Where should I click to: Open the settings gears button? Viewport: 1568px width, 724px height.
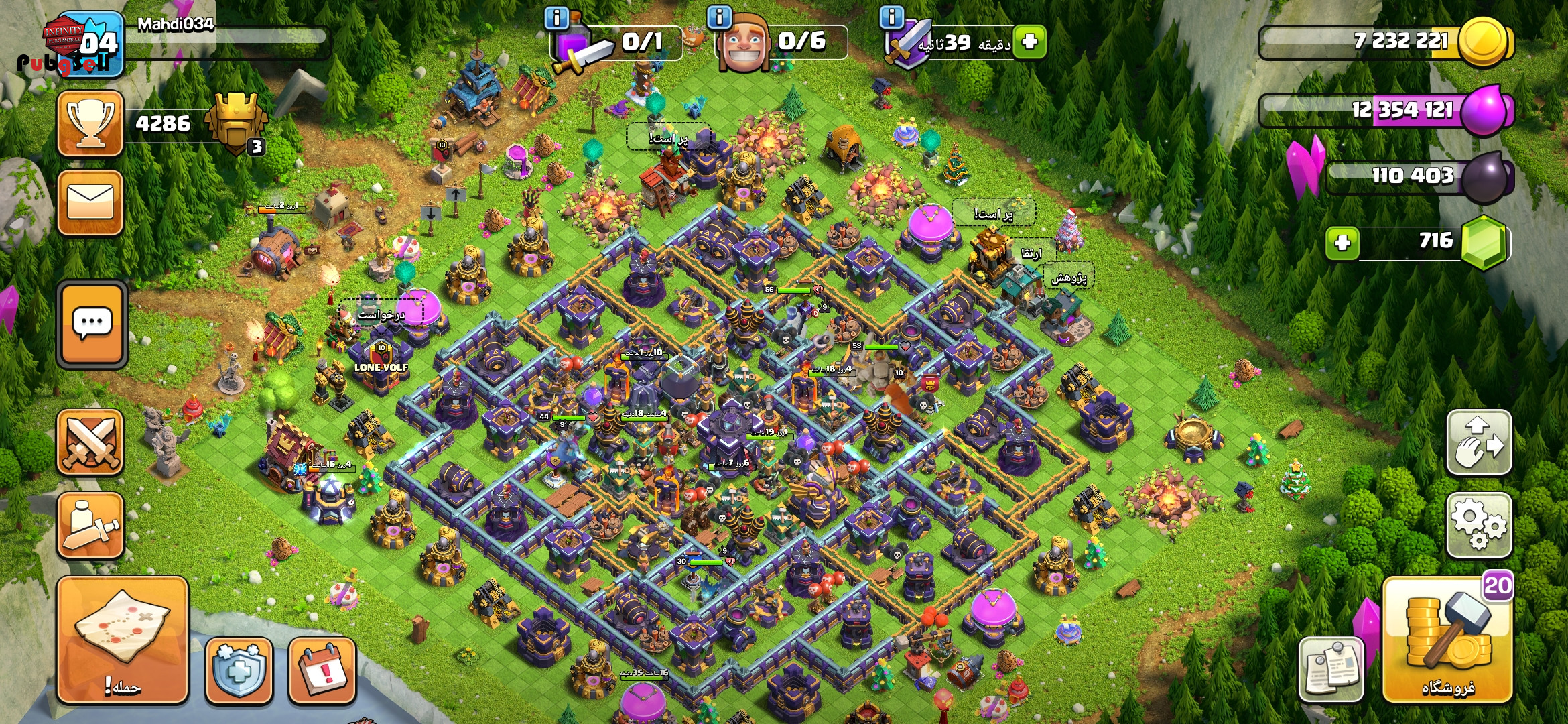coord(1479,525)
